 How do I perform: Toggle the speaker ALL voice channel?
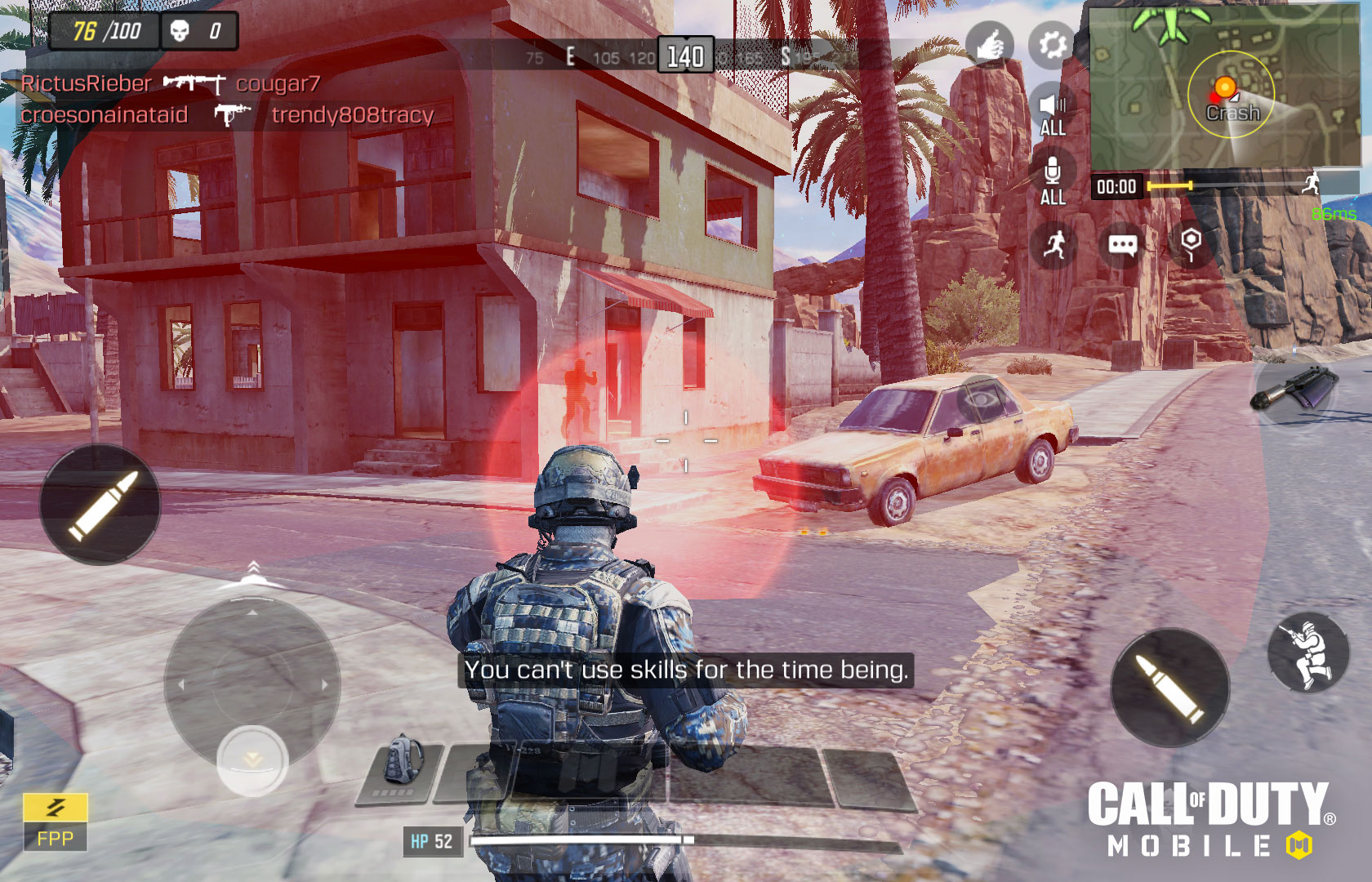1052,113
